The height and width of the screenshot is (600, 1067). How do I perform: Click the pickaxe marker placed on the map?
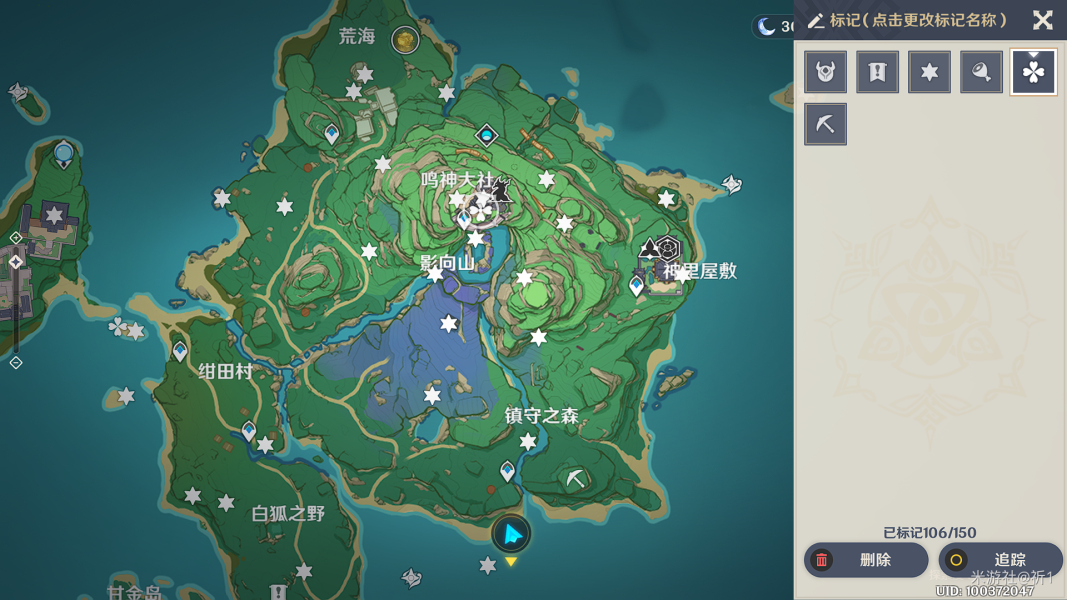click(575, 480)
